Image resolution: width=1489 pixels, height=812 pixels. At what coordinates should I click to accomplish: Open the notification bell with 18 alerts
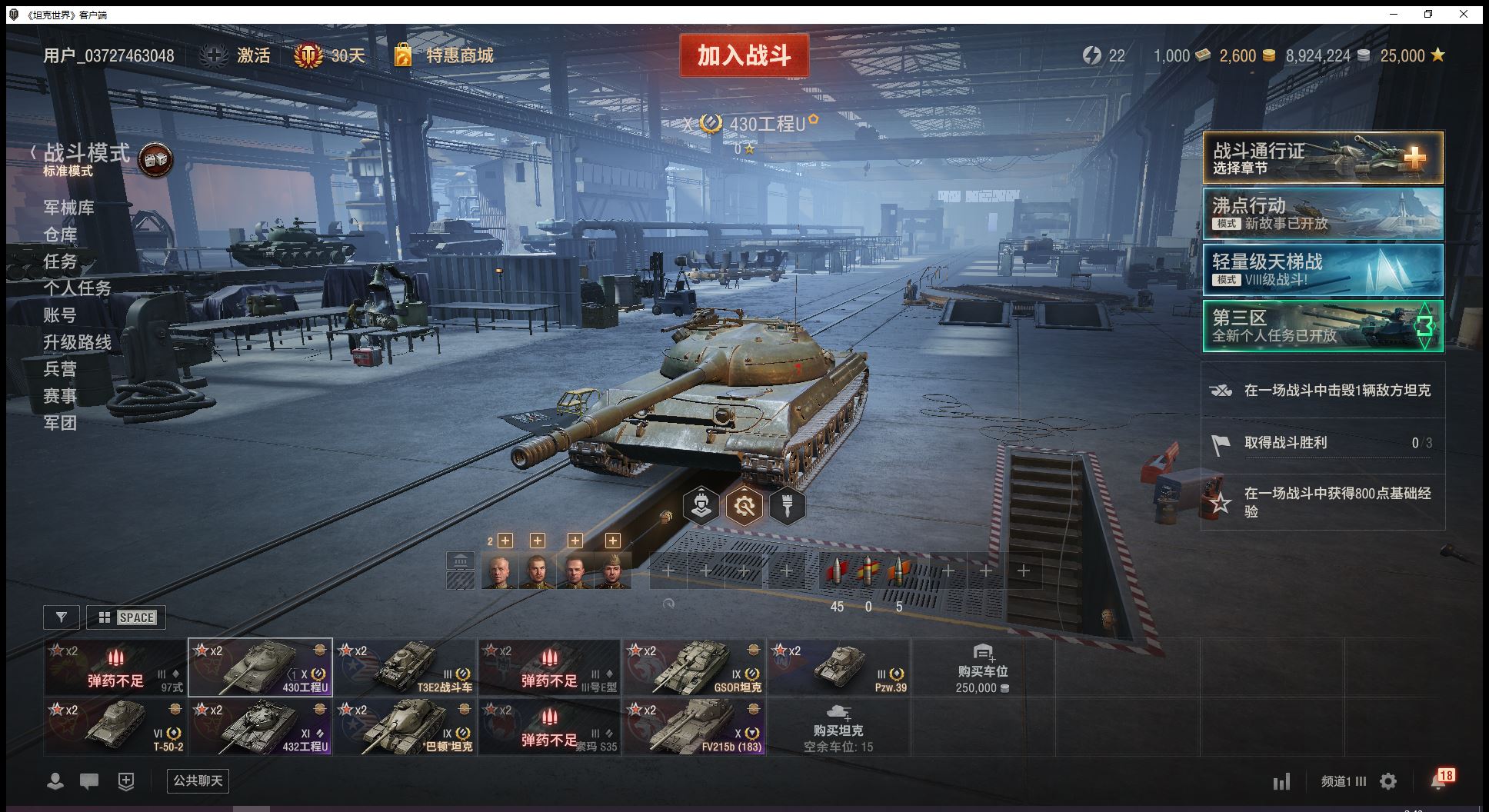click(1440, 780)
